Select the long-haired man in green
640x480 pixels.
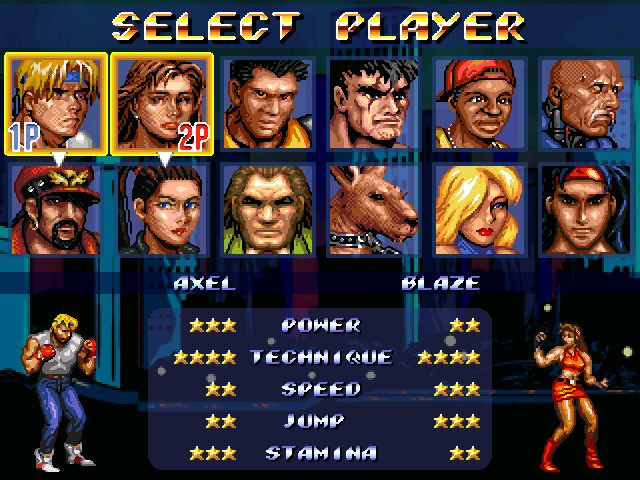268,209
